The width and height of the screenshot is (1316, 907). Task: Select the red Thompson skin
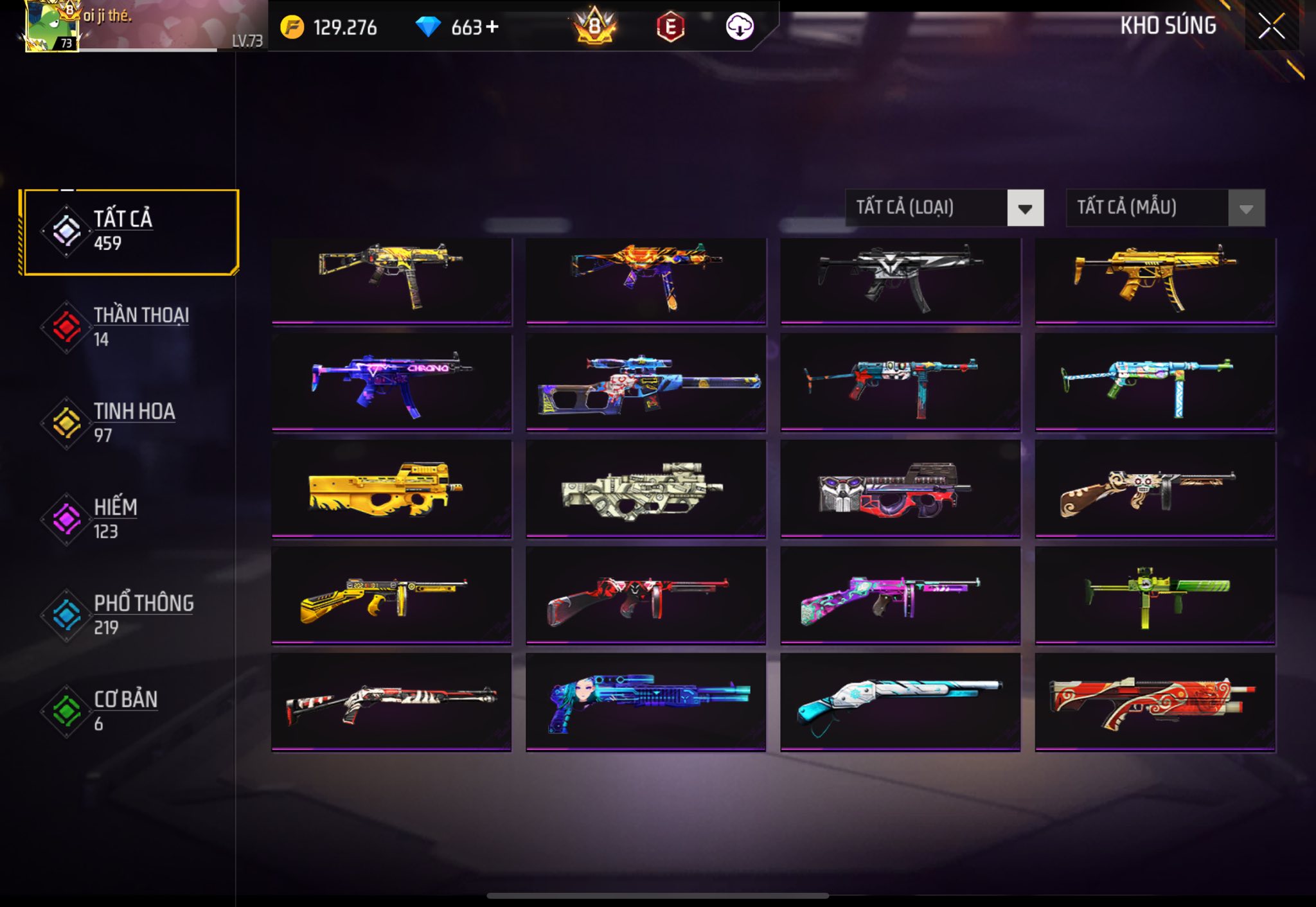tap(645, 595)
